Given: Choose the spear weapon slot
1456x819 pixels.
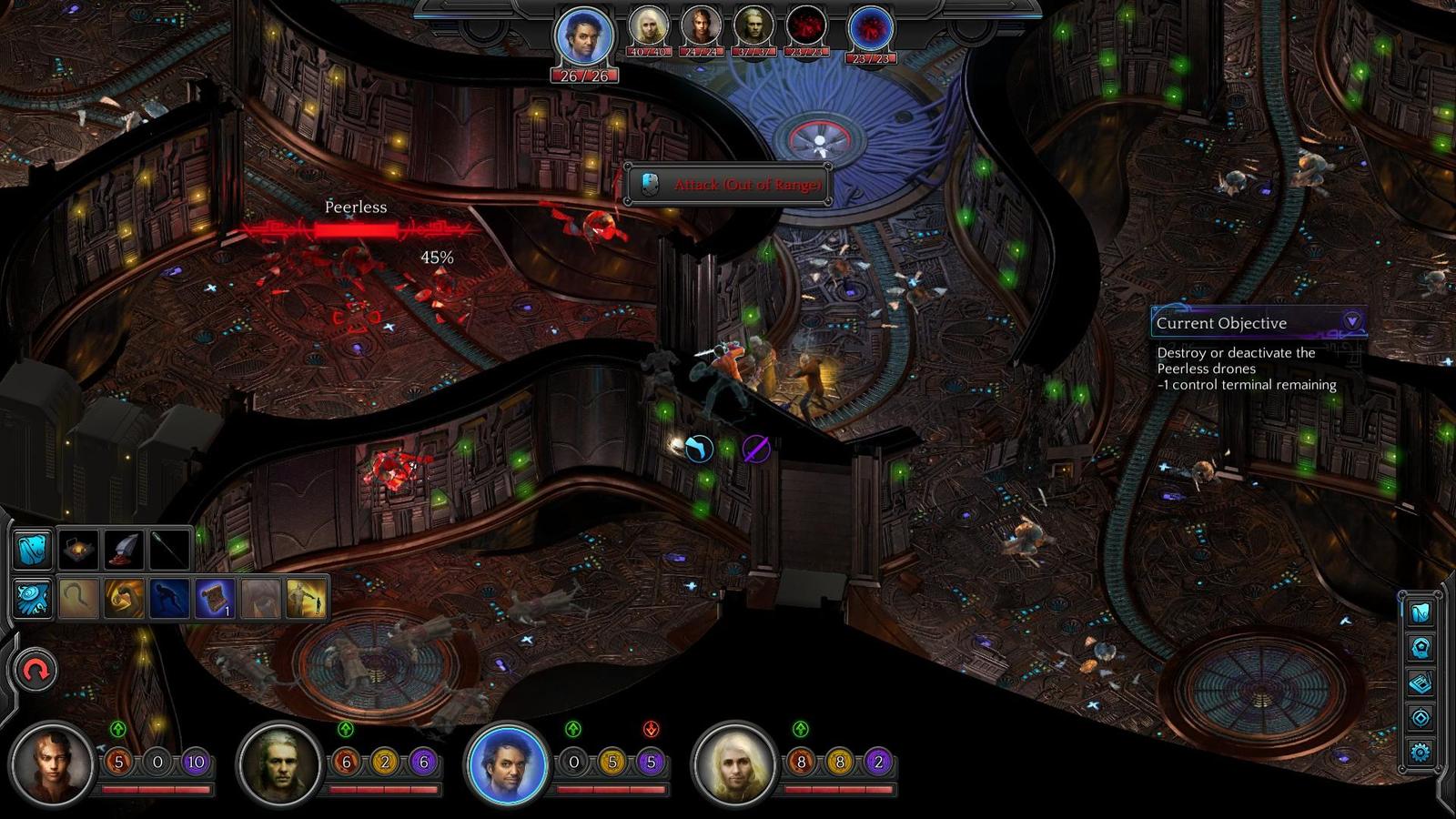Looking at the screenshot, I should click(169, 550).
